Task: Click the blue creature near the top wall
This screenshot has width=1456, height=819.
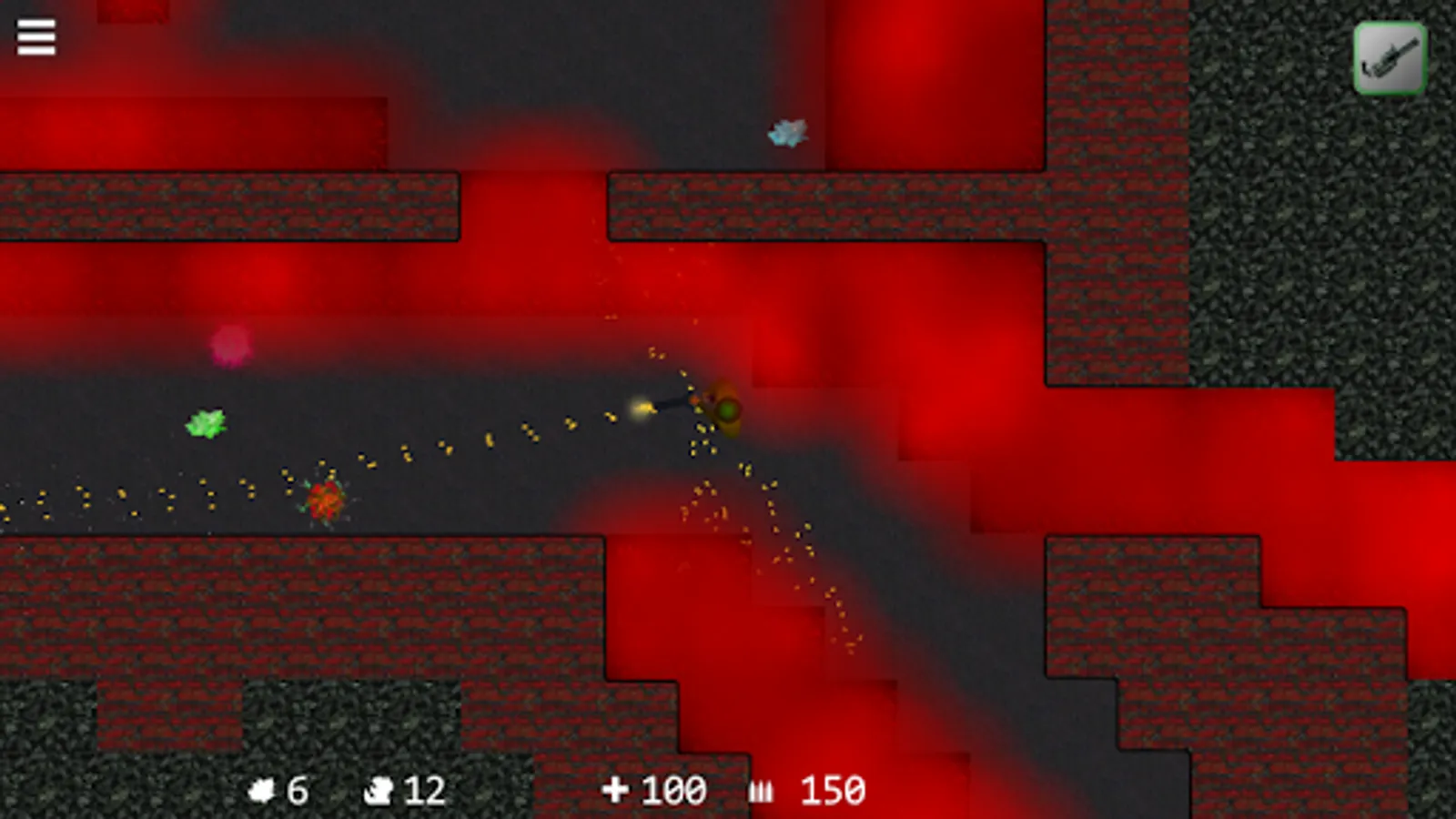Action: tap(786, 133)
